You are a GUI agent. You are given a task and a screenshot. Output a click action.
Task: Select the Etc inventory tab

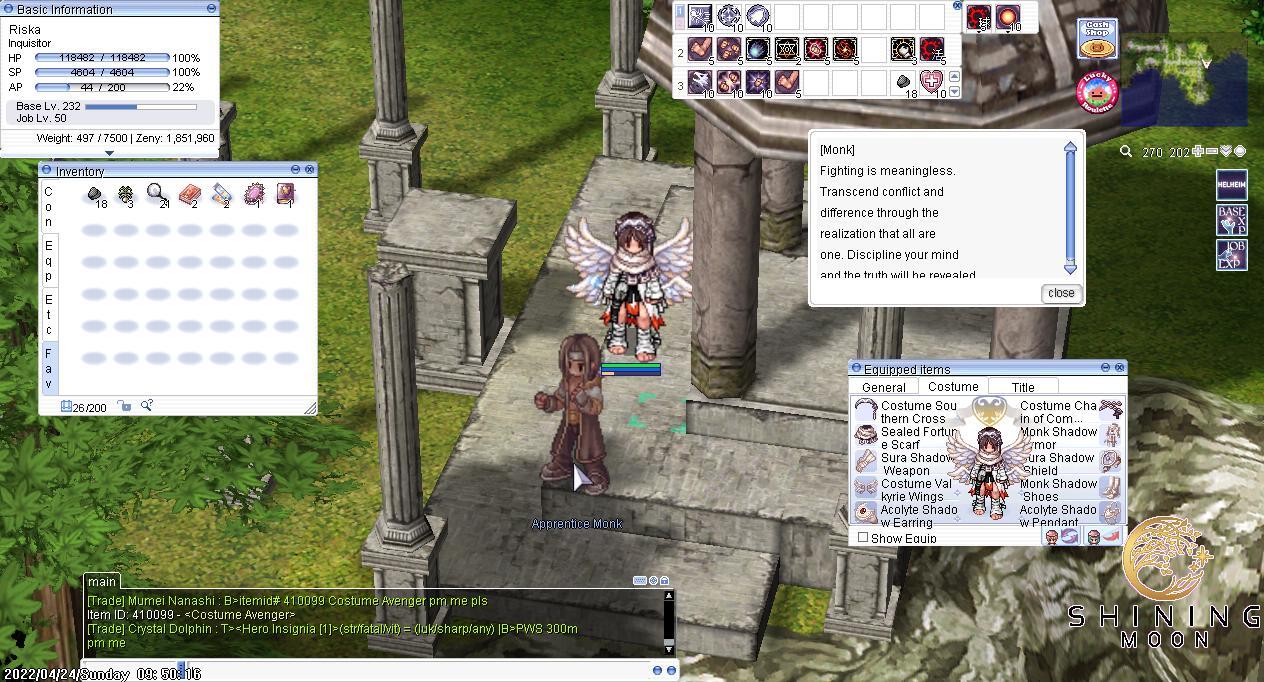(48, 314)
